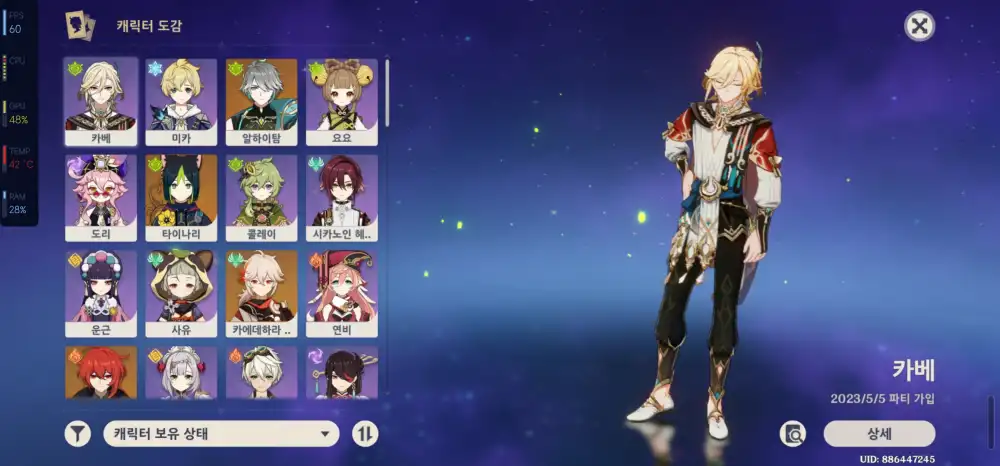Image resolution: width=1000 pixels, height=466 pixels.
Task: Open the funnel filter button
Action: pos(77,434)
